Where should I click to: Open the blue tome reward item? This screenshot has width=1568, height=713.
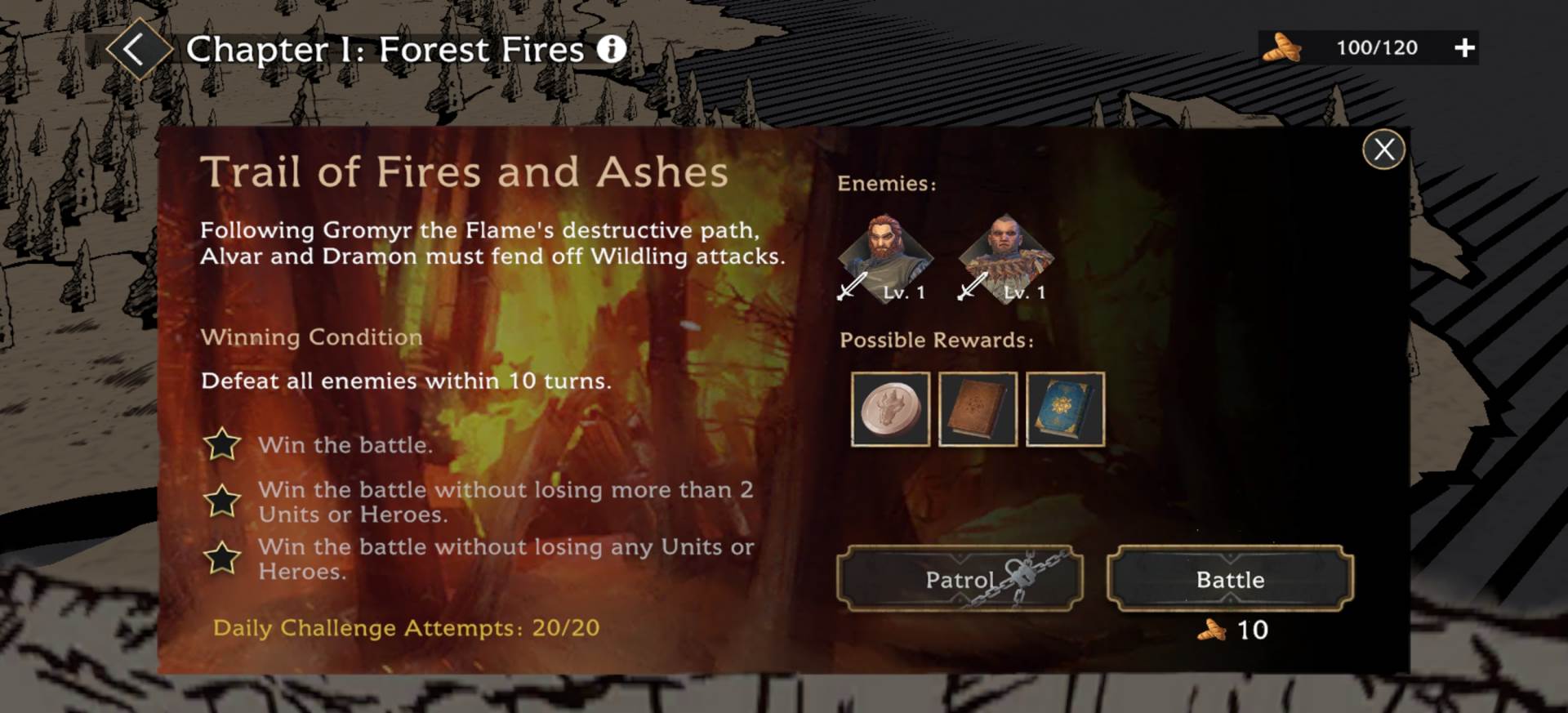tap(1066, 409)
